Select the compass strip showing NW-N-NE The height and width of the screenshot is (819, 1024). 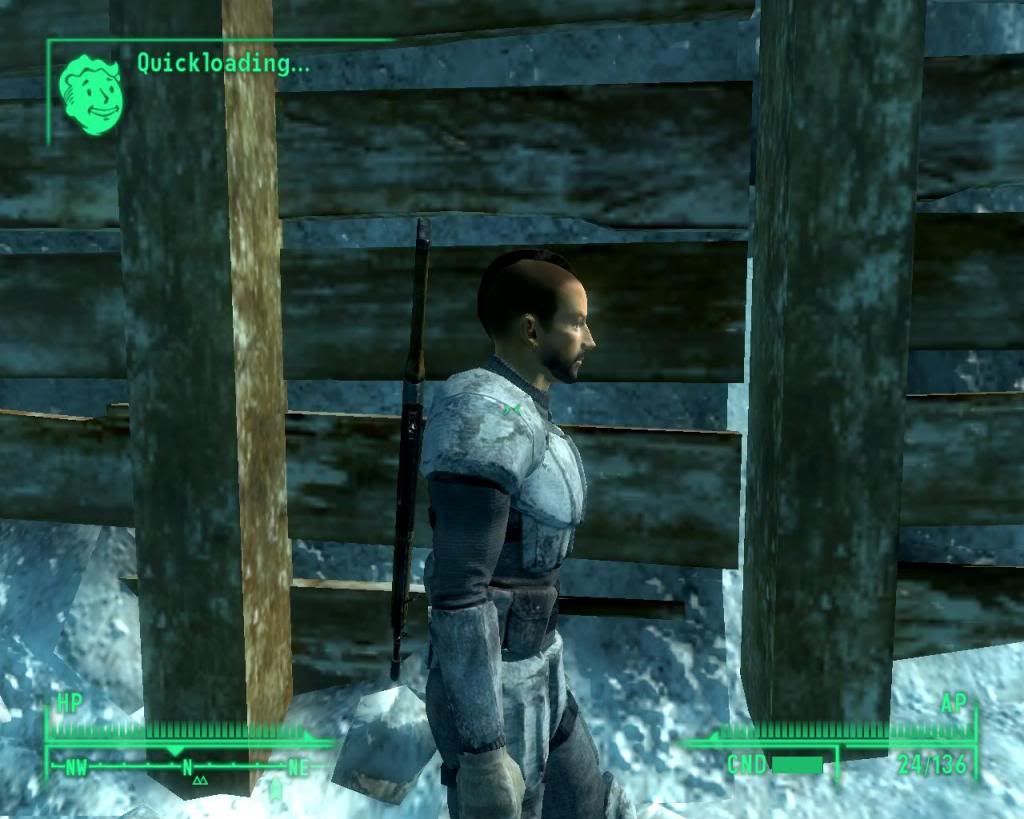(x=186, y=768)
